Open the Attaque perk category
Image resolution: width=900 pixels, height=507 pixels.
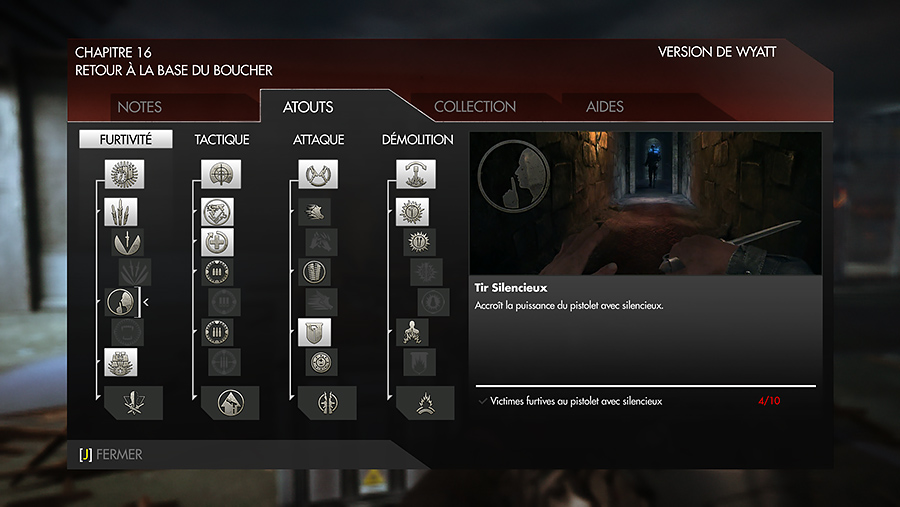tap(319, 140)
